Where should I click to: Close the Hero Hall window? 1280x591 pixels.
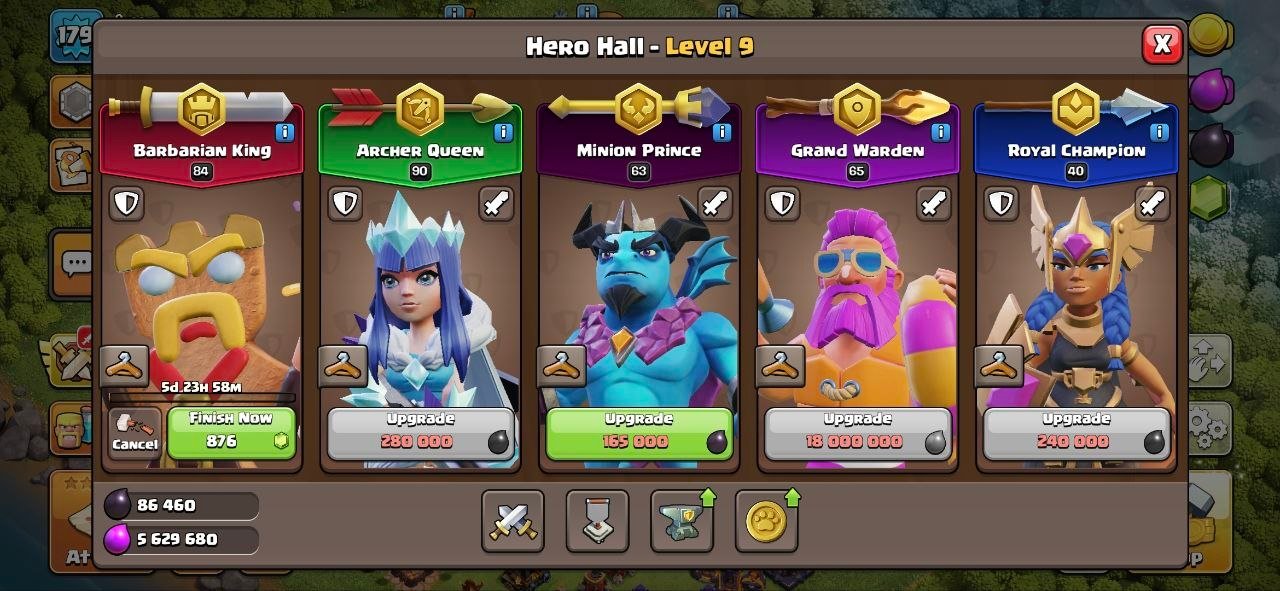pos(1161,44)
